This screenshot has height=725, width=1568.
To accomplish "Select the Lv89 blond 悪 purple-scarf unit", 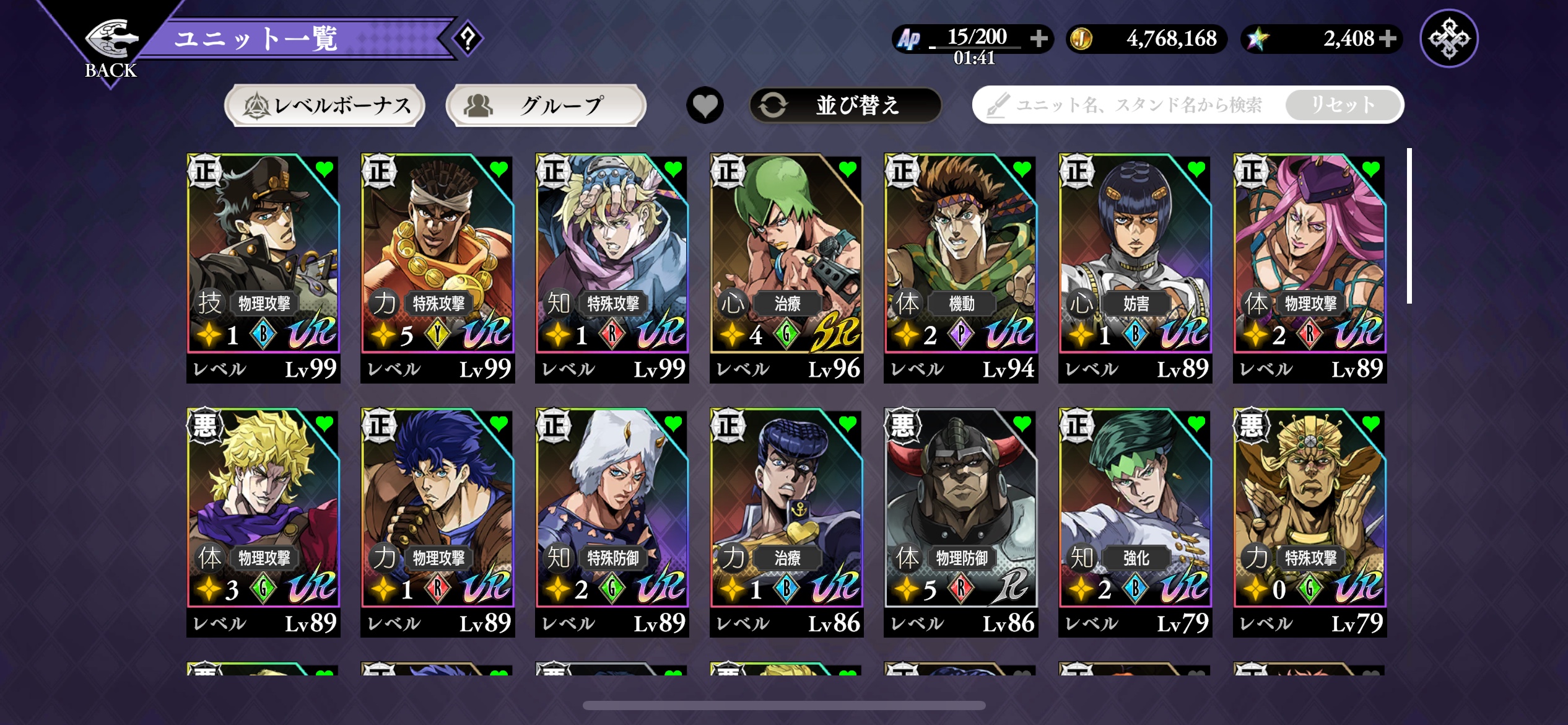I will 263,522.
